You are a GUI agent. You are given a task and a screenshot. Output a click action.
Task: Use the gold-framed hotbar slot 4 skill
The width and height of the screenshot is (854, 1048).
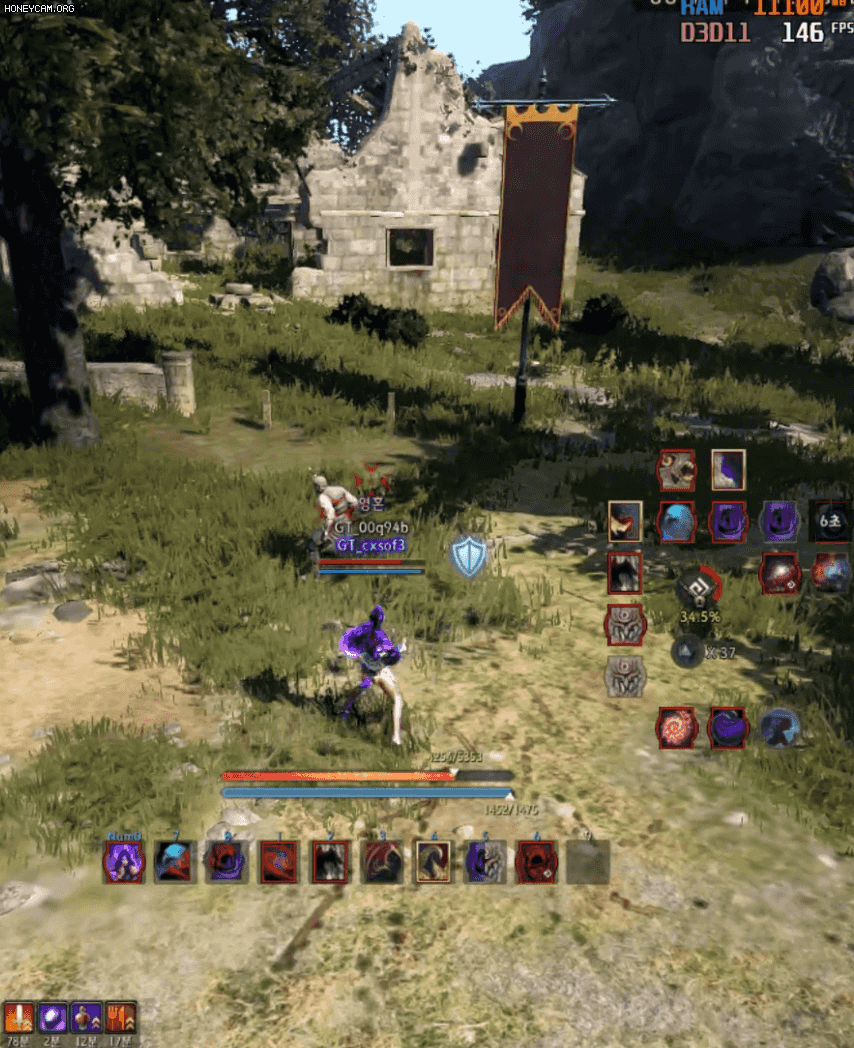click(433, 862)
